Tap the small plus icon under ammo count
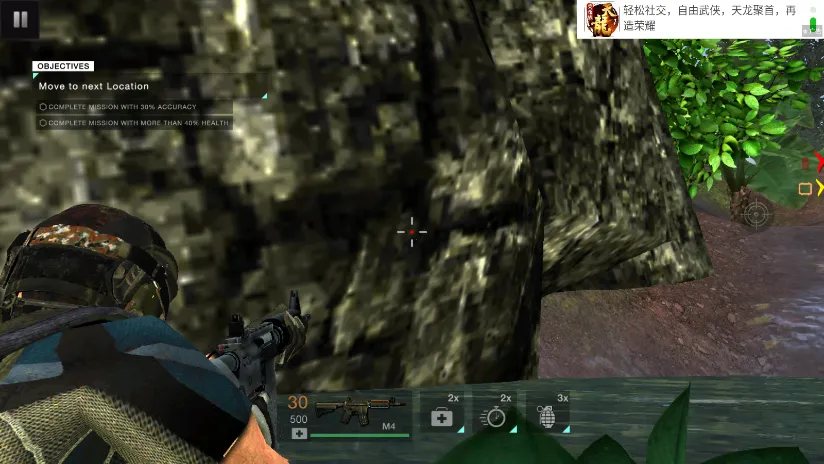This screenshot has height=464, width=824. click(299, 433)
